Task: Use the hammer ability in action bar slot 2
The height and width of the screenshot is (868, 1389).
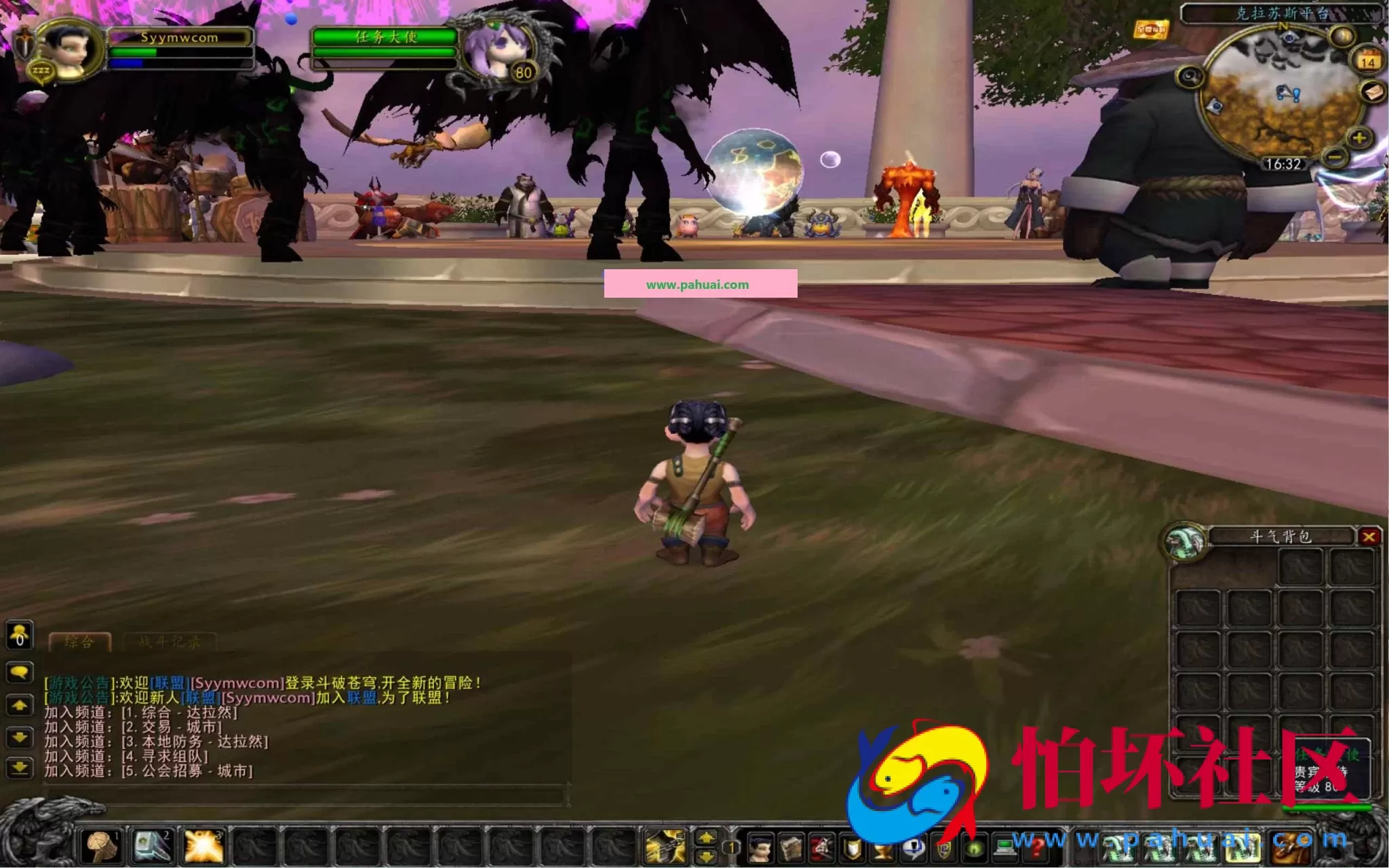Action: point(153,846)
